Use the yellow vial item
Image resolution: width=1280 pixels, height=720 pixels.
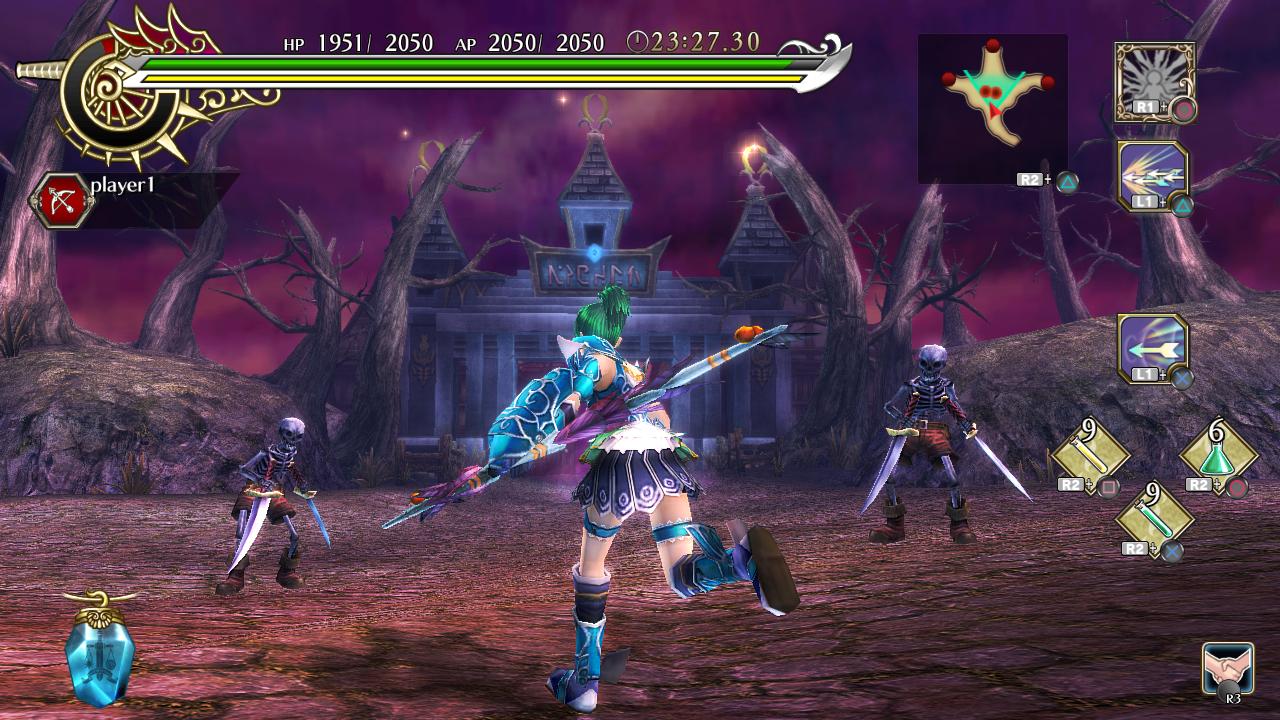1089,456
